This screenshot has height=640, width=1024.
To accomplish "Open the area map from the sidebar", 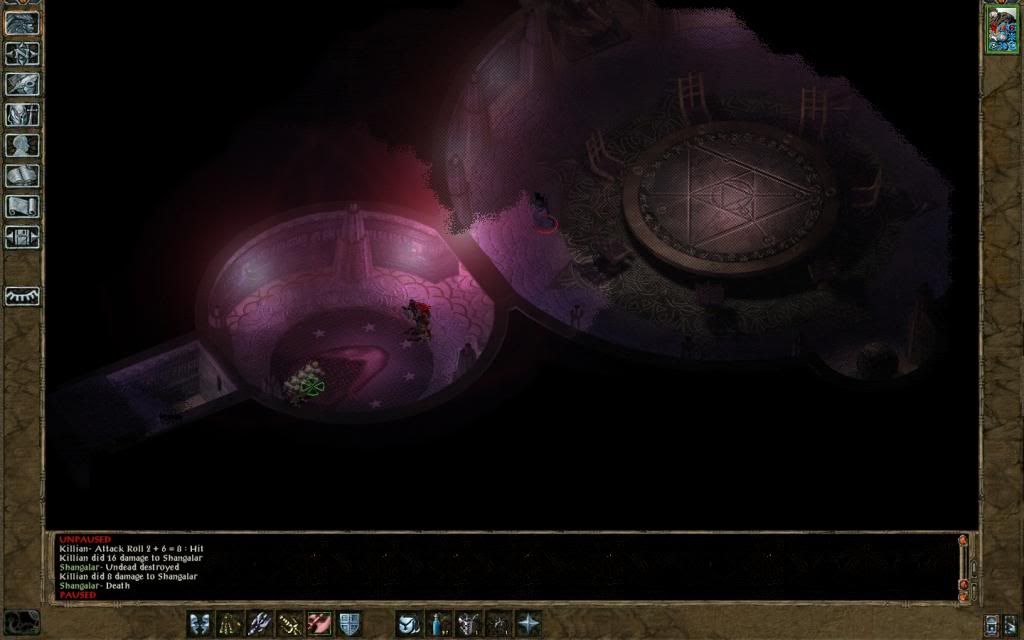I will tap(22, 54).
